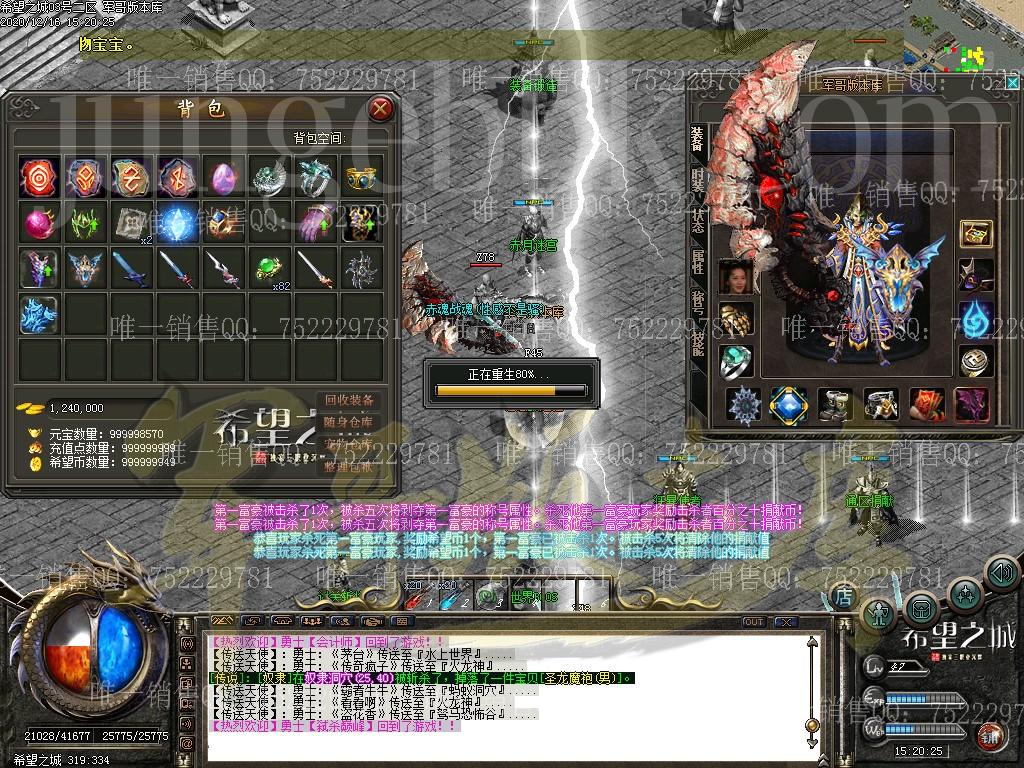Choose the glowing blue crystal item
1024x768 pixels.
pos(176,222)
